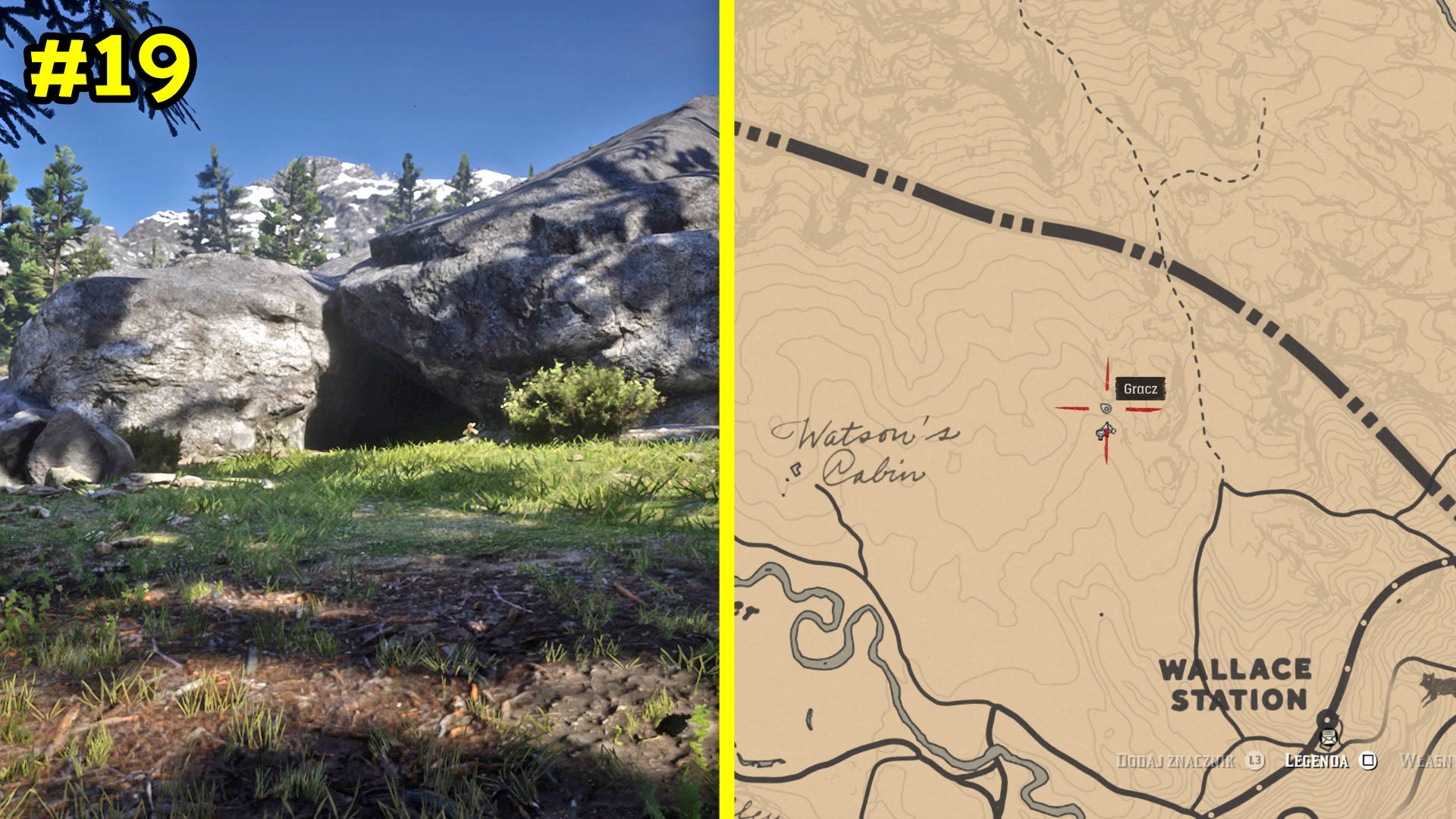Click the post office envelope icon near Wallace Station
This screenshot has height=819, width=1456.
(1329, 734)
